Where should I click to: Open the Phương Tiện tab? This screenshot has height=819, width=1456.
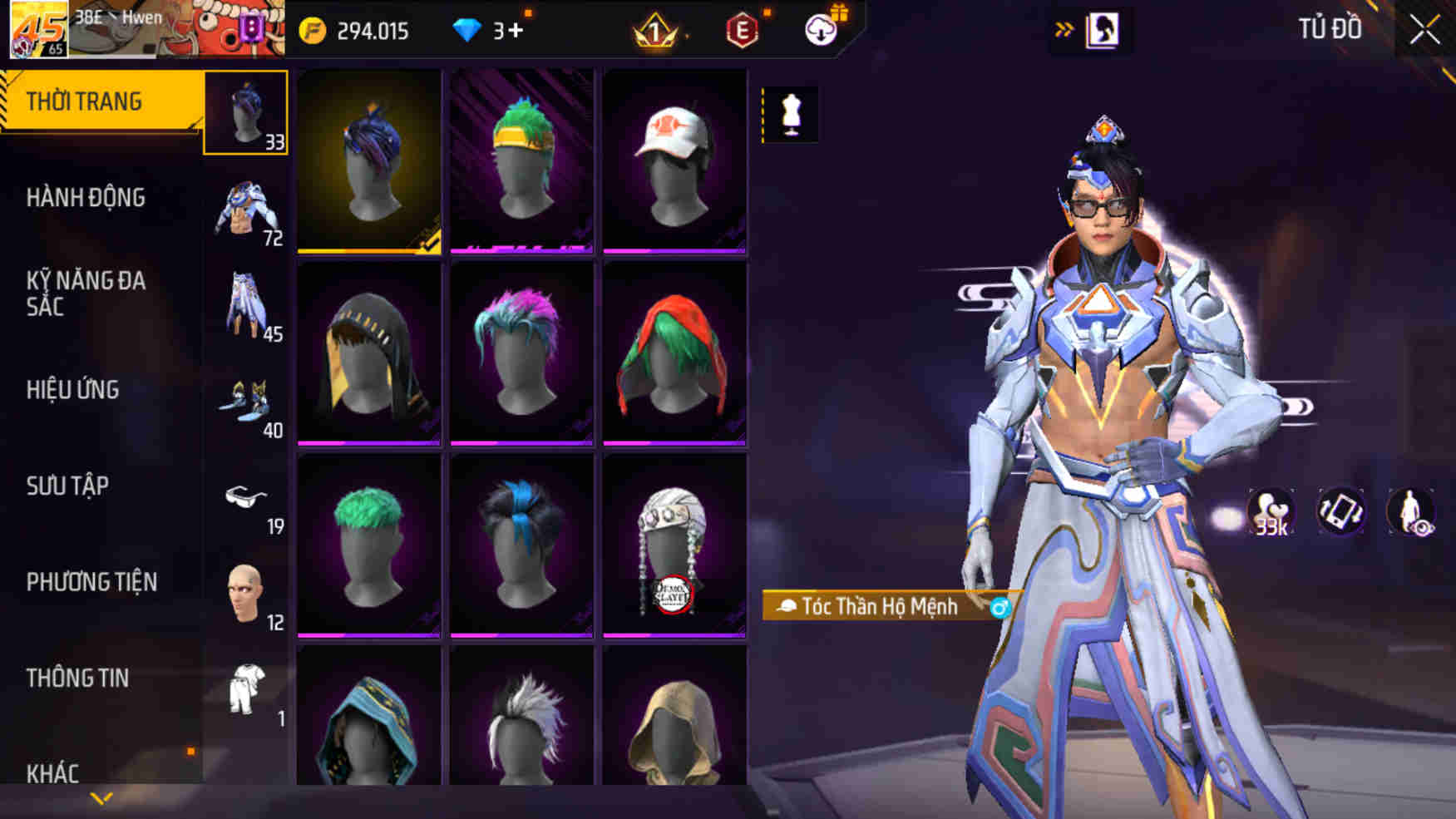[x=91, y=582]
